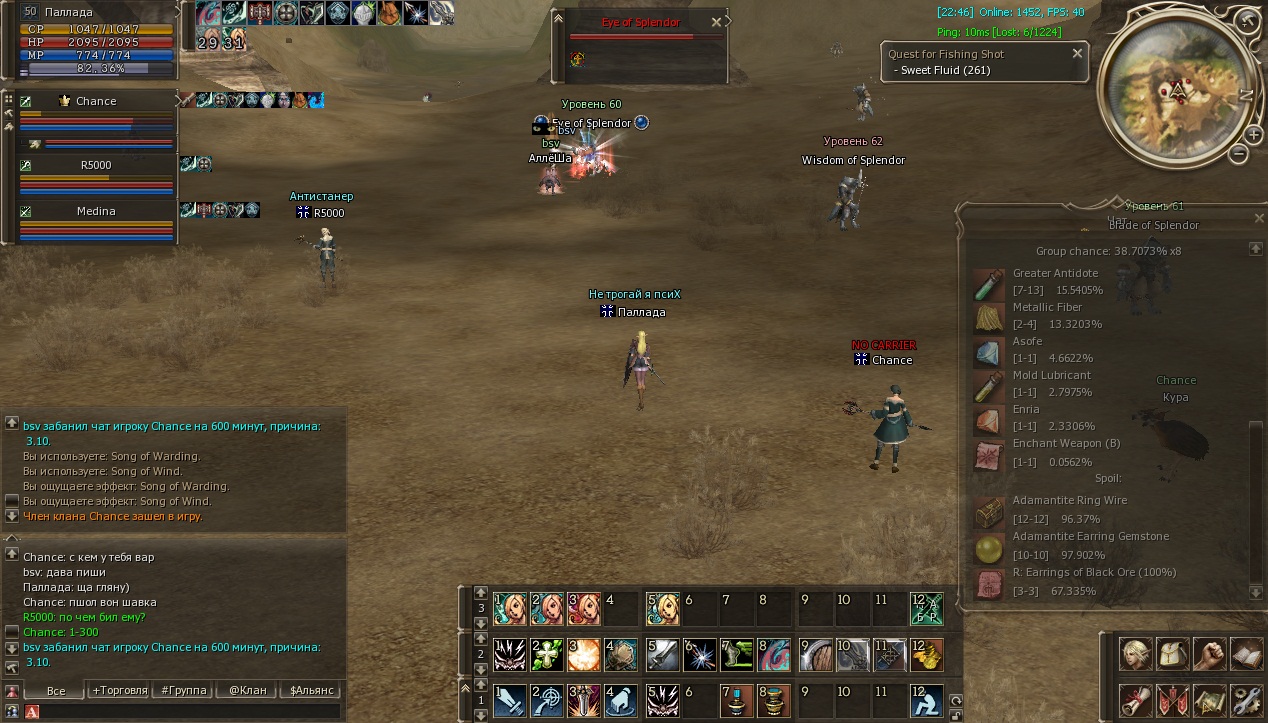This screenshot has width=1268, height=723.
Task: Open the character status elf portrait icon
Action: [1135, 653]
